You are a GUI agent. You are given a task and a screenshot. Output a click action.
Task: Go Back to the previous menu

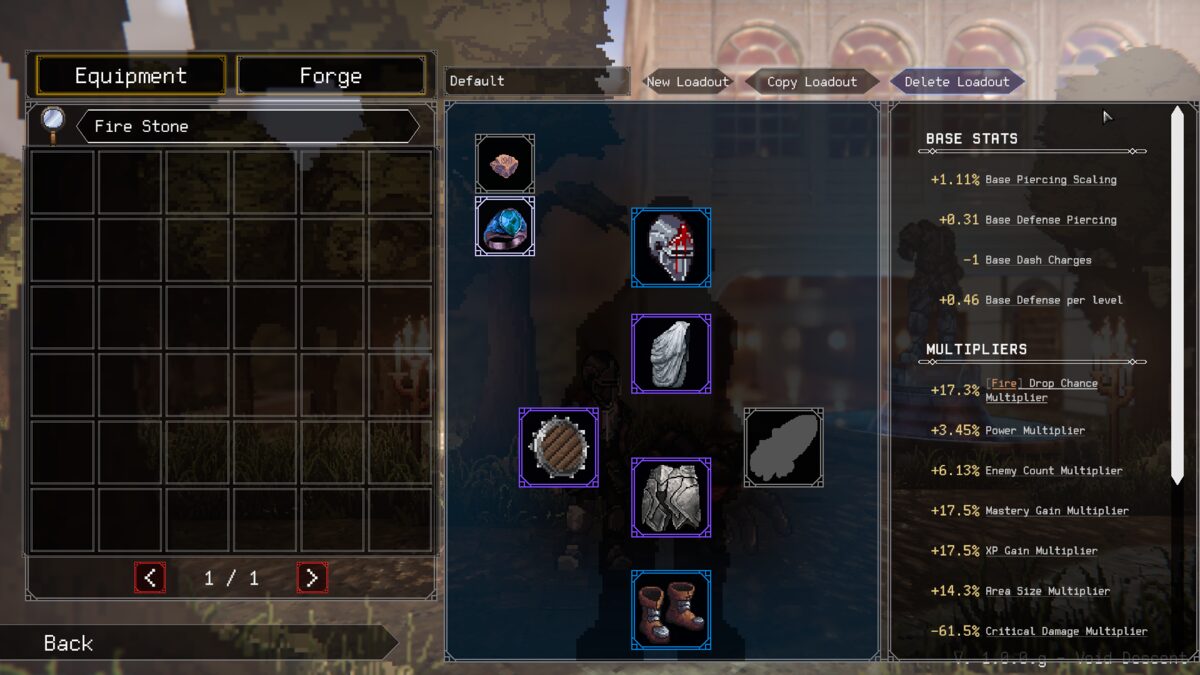coord(68,643)
